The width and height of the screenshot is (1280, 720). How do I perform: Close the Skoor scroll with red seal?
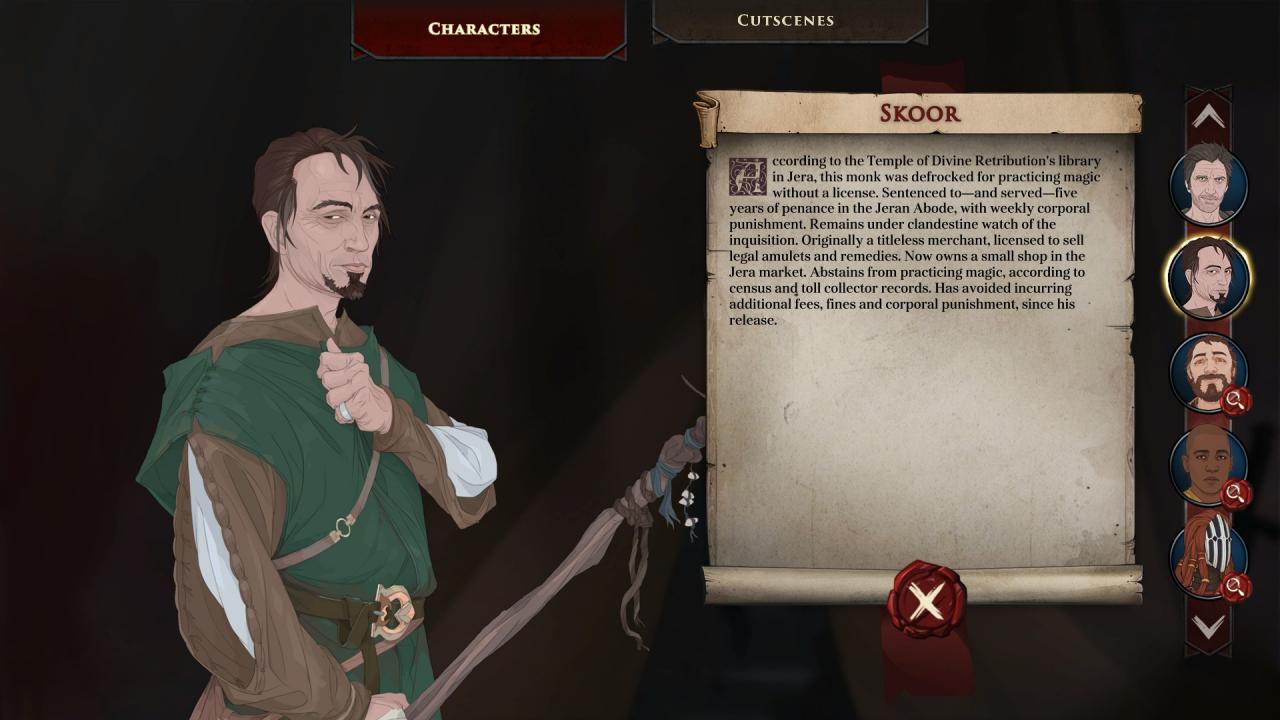coord(926,600)
